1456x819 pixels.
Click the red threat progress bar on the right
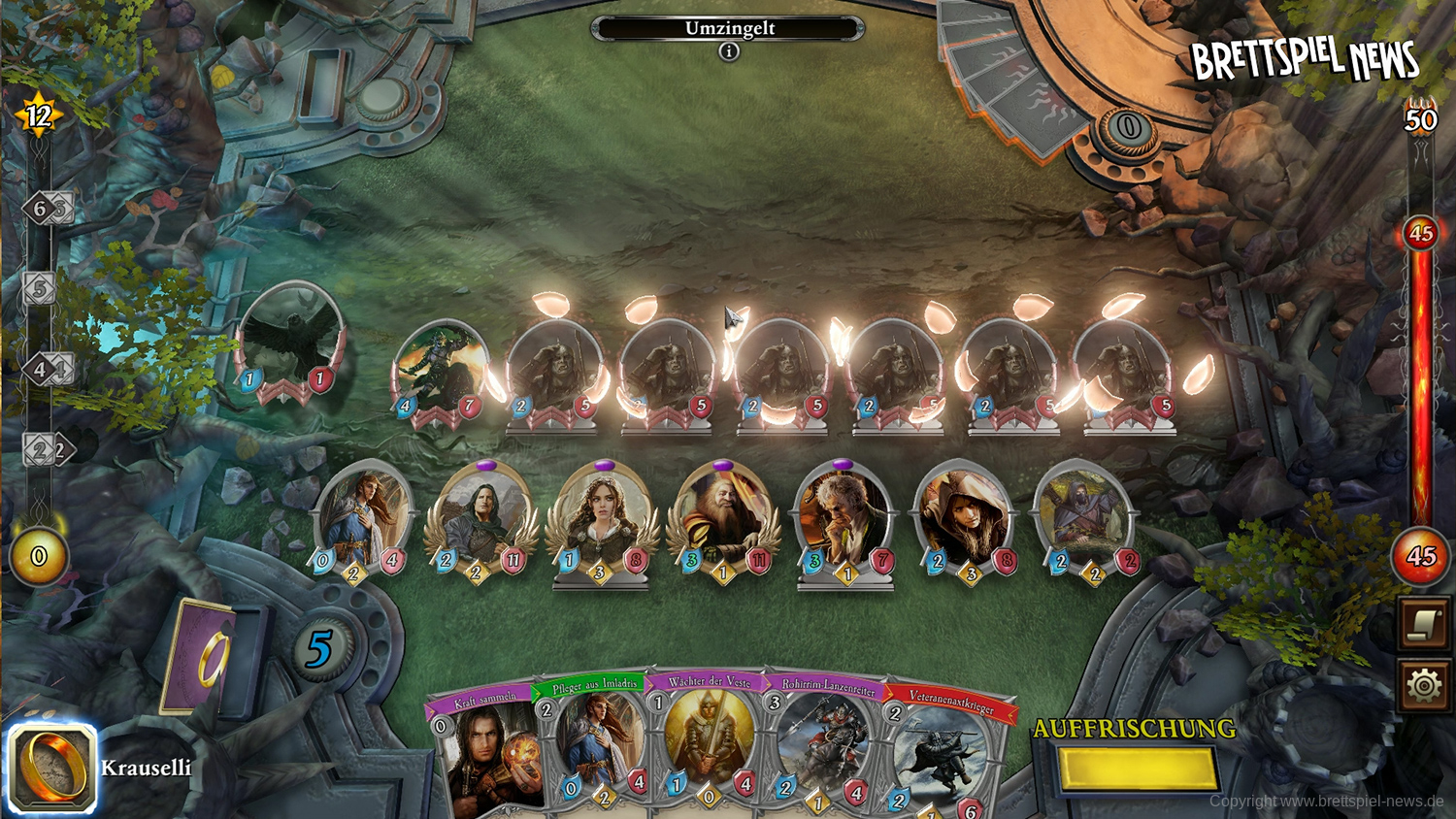click(x=1418, y=388)
